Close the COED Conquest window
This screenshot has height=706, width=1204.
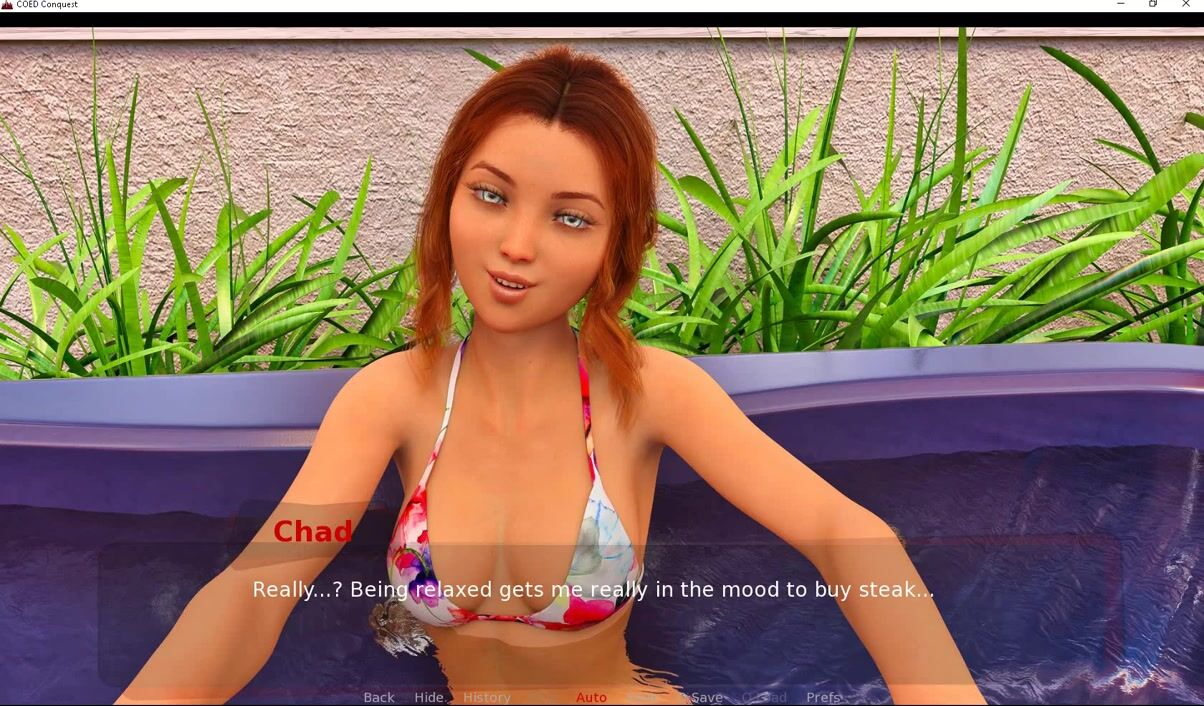tap(1186, 5)
